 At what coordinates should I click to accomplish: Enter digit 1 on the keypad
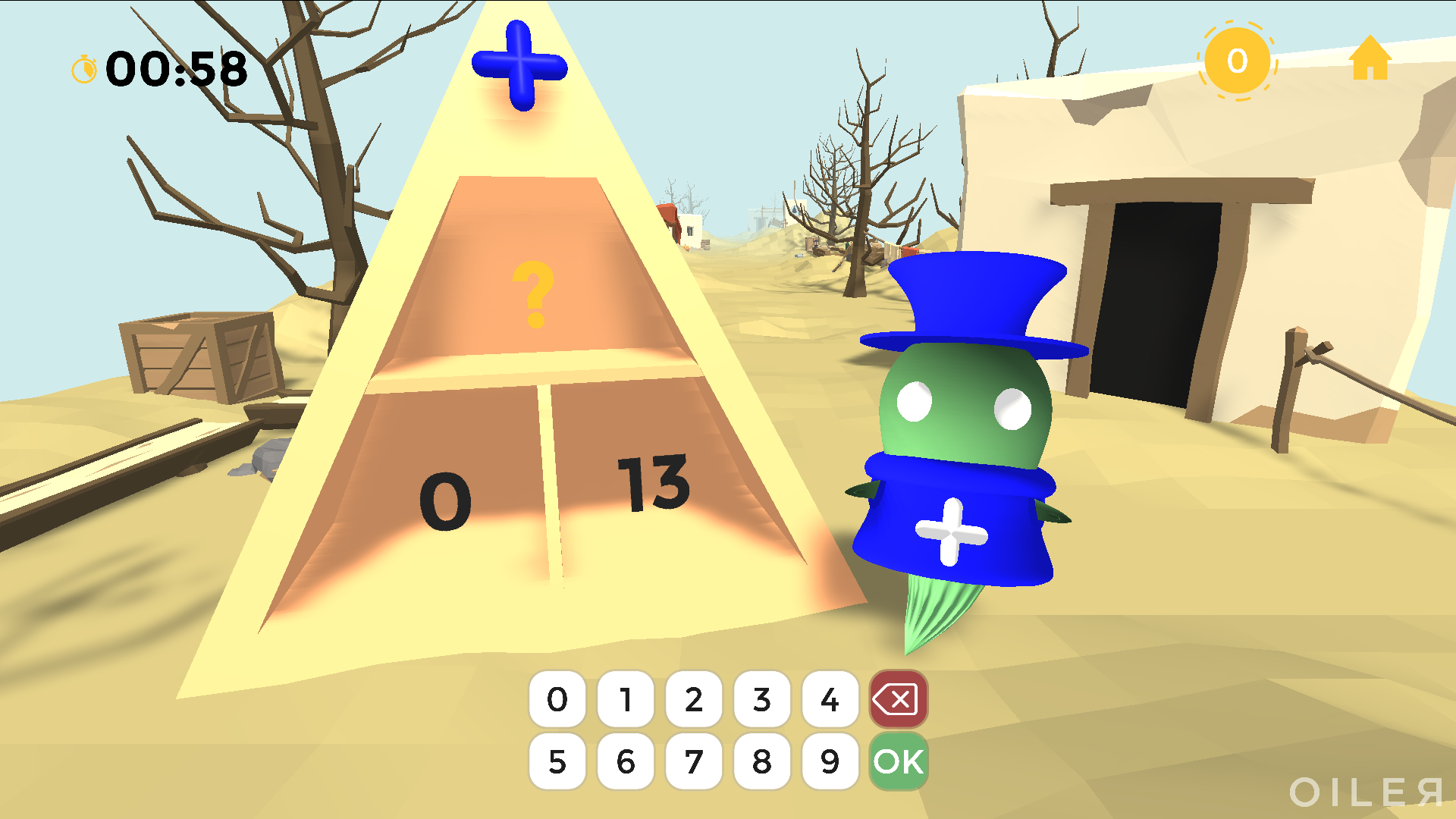626,699
